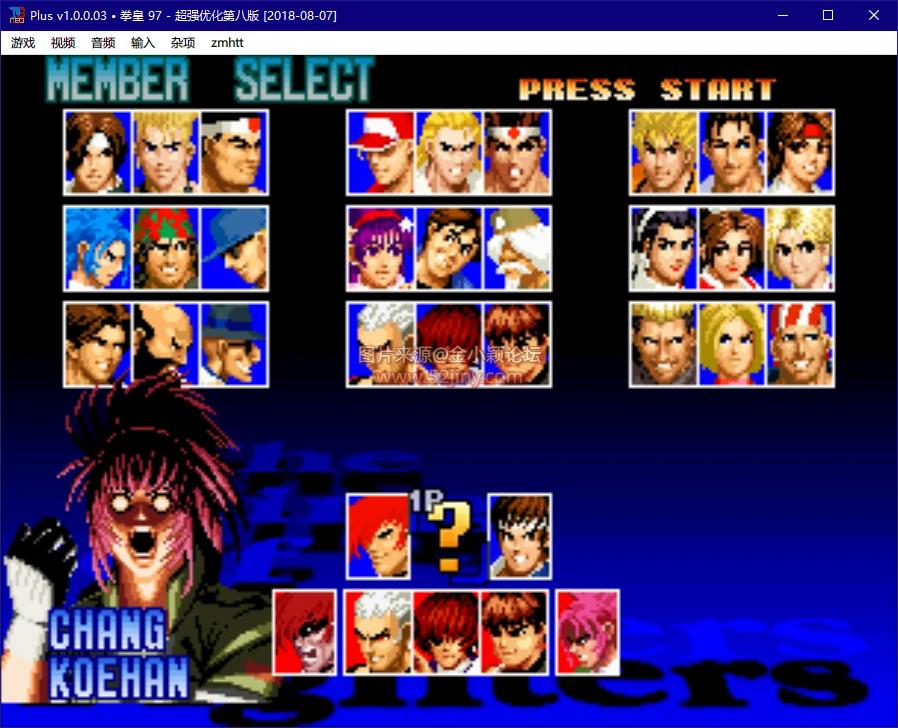The height and width of the screenshot is (728, 898).
Task: Select bald Chang Koehan's portrait
Action: point(166,345)
